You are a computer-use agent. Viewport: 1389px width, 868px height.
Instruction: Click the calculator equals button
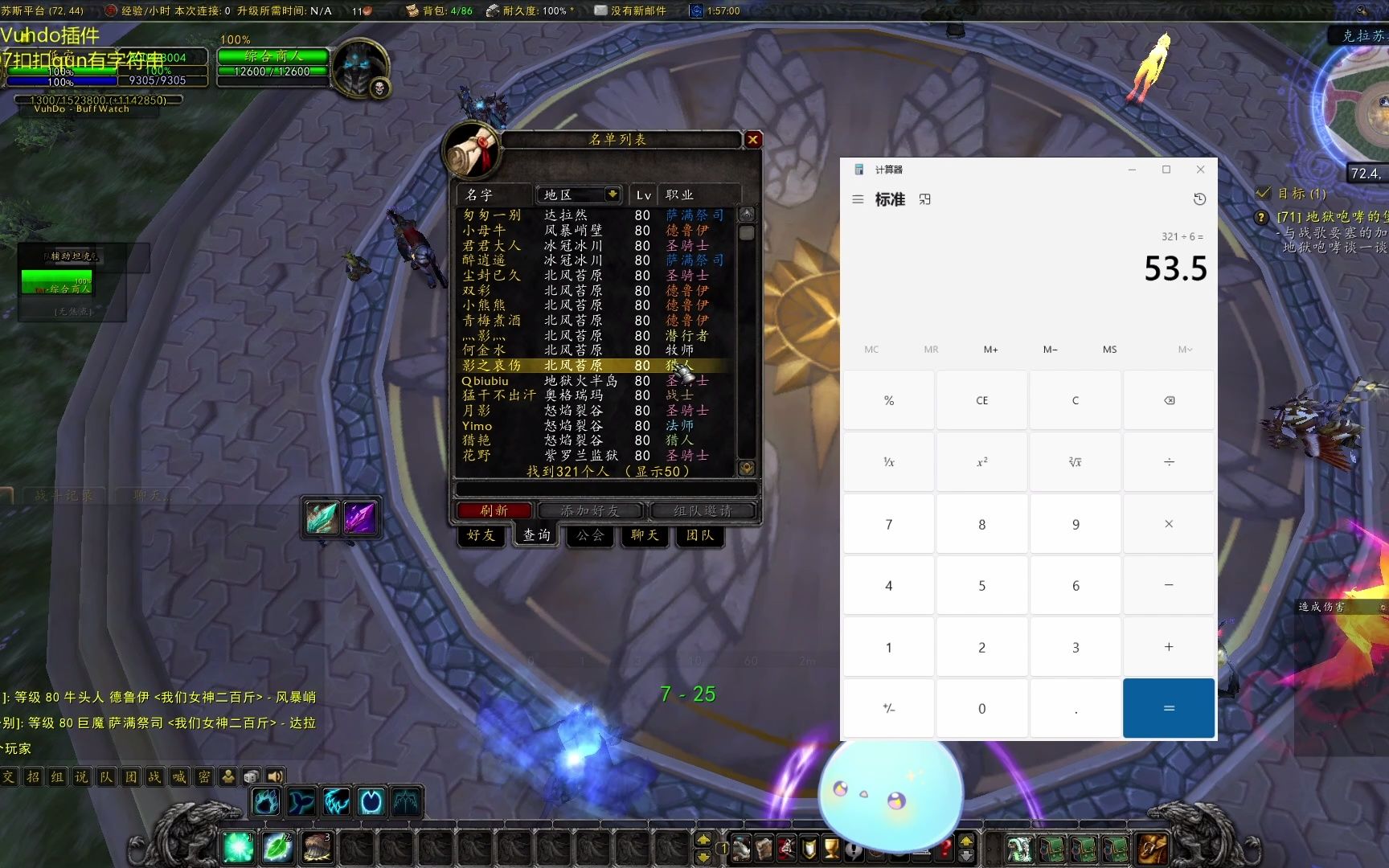click(1168, 708)
